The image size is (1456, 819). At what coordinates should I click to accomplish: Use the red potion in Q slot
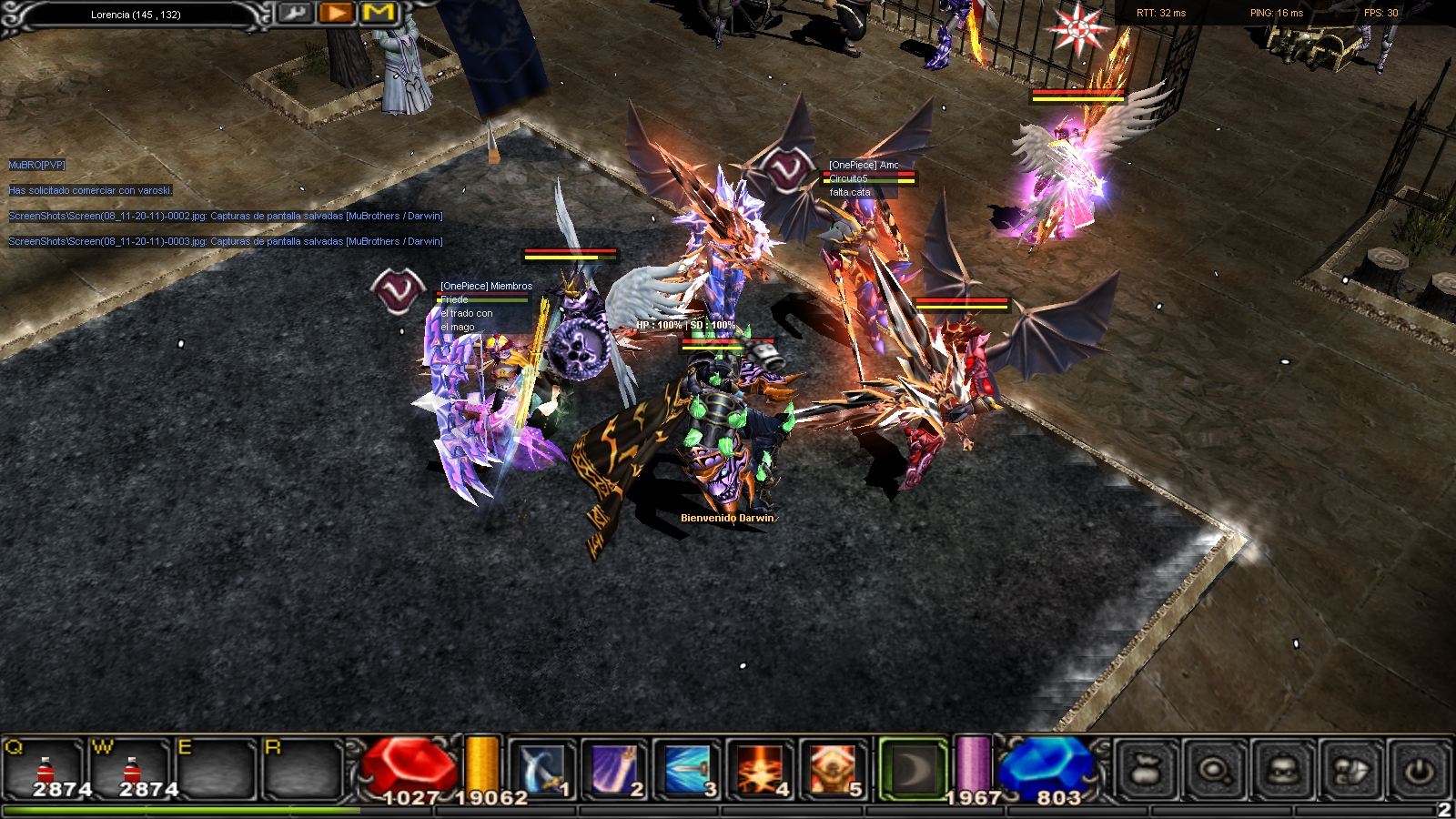click(x=45, y=771)
